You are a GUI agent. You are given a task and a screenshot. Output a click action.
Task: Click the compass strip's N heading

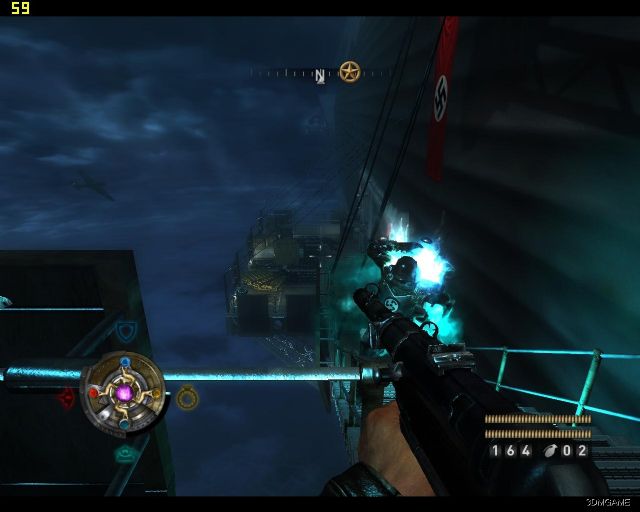(x=319, y=74)
